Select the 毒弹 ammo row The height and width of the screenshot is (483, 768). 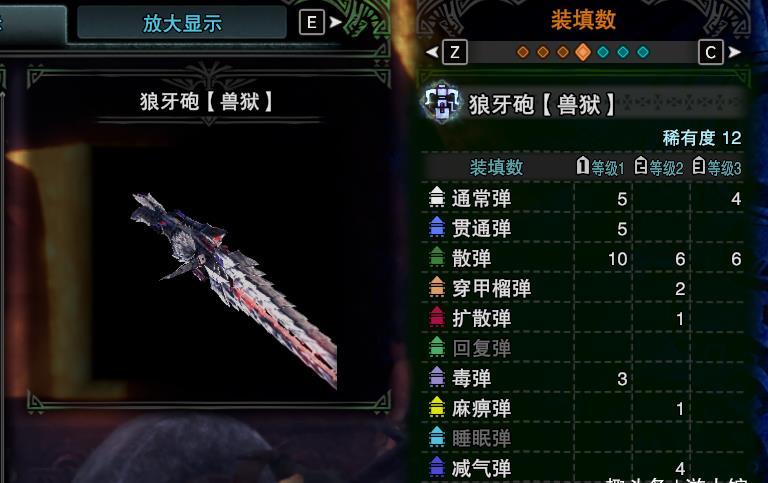coord(471,379)
